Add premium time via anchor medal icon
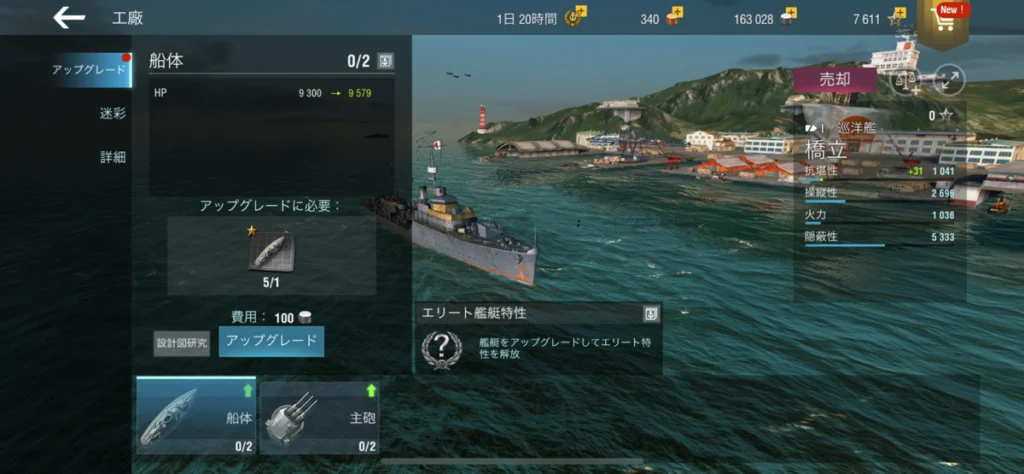The image size is (1024, 474). [x=578, y=17]
